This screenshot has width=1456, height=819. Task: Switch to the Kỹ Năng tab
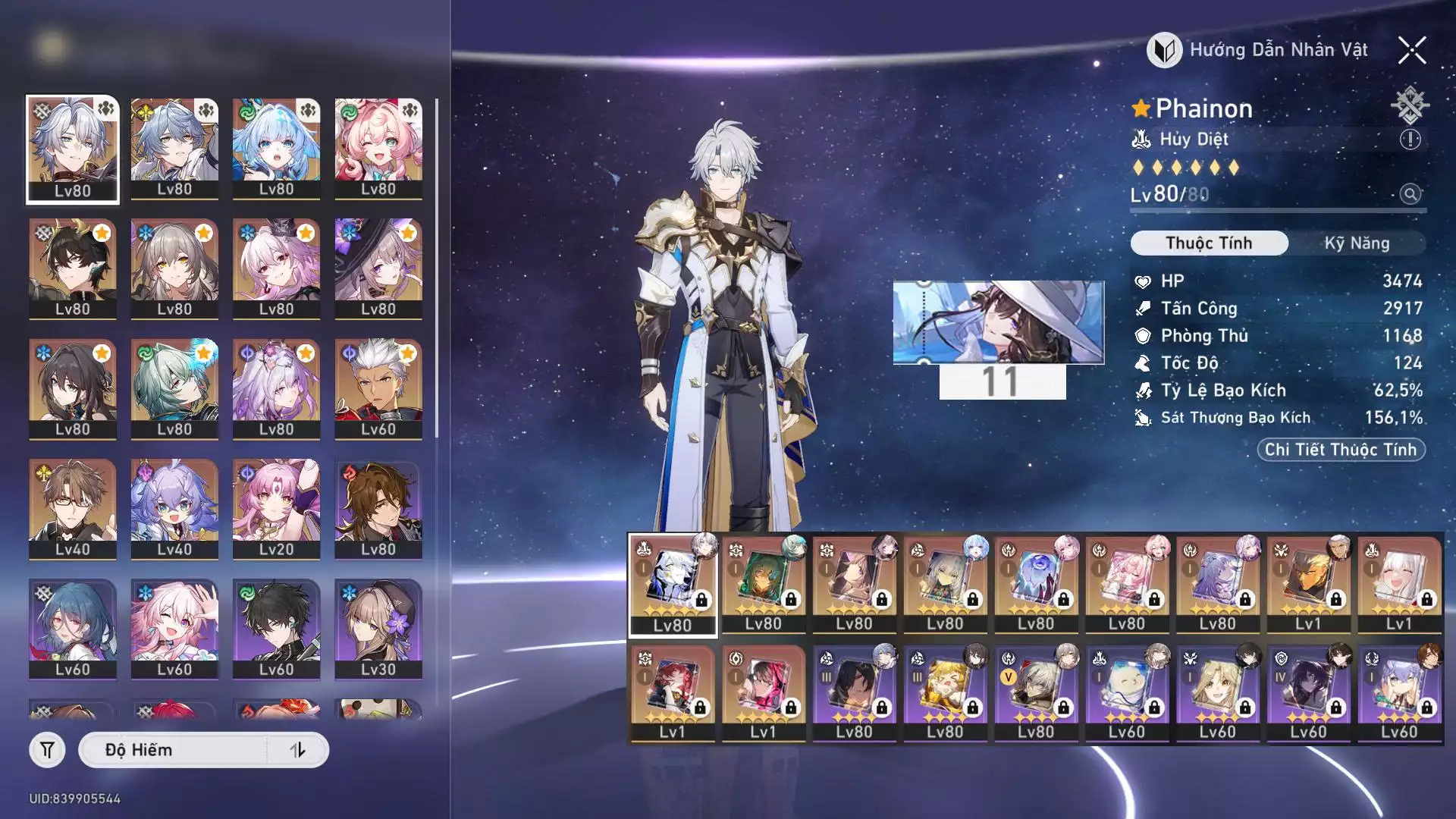click(x=1357, y=243)
